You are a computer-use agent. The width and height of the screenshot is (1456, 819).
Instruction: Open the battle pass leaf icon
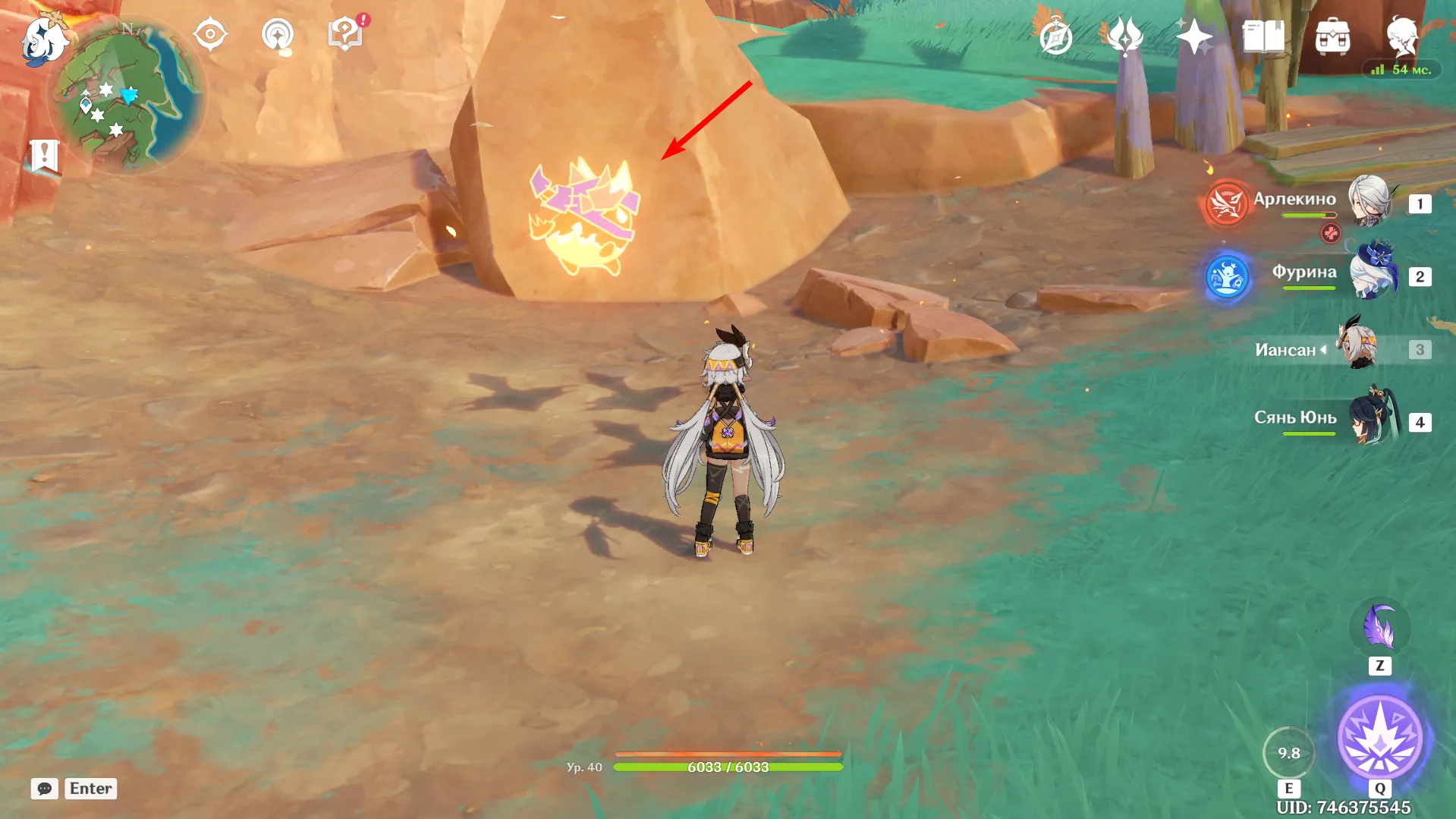(1124, 36)
